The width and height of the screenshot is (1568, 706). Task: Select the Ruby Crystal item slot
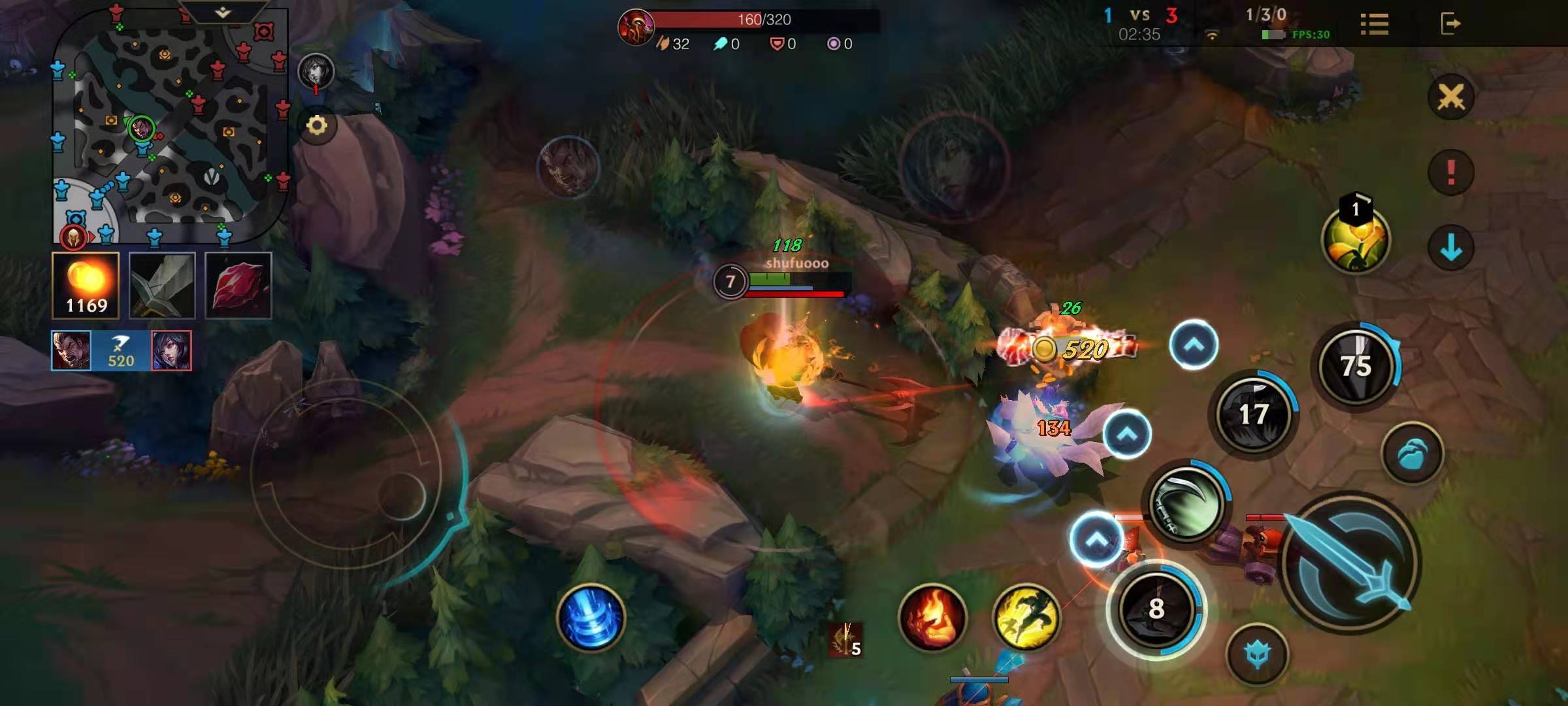(238, 286)
